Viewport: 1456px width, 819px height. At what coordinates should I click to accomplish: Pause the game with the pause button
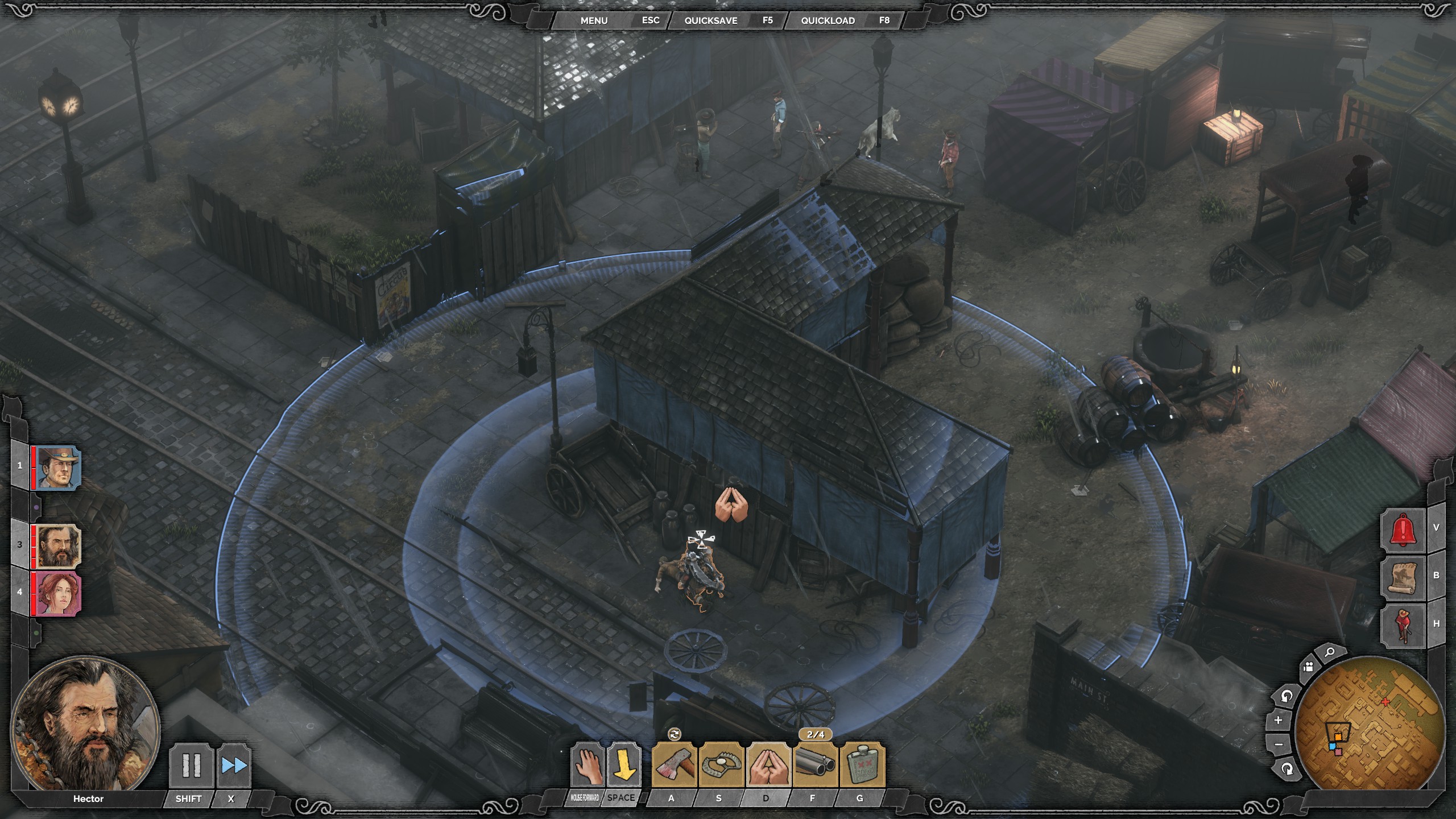(x=191, y=766)
